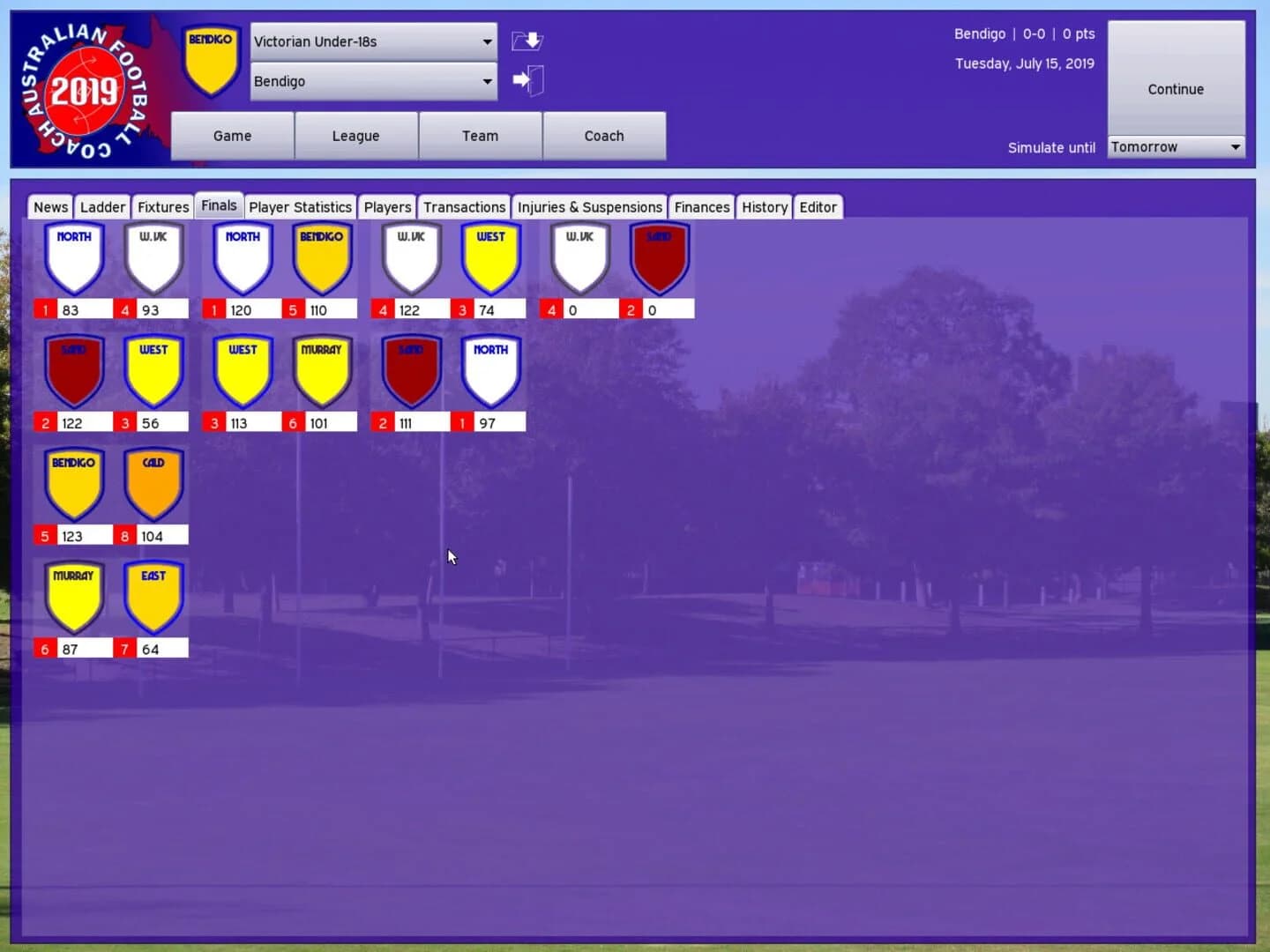Click the League navigation button

coord(355,136)
